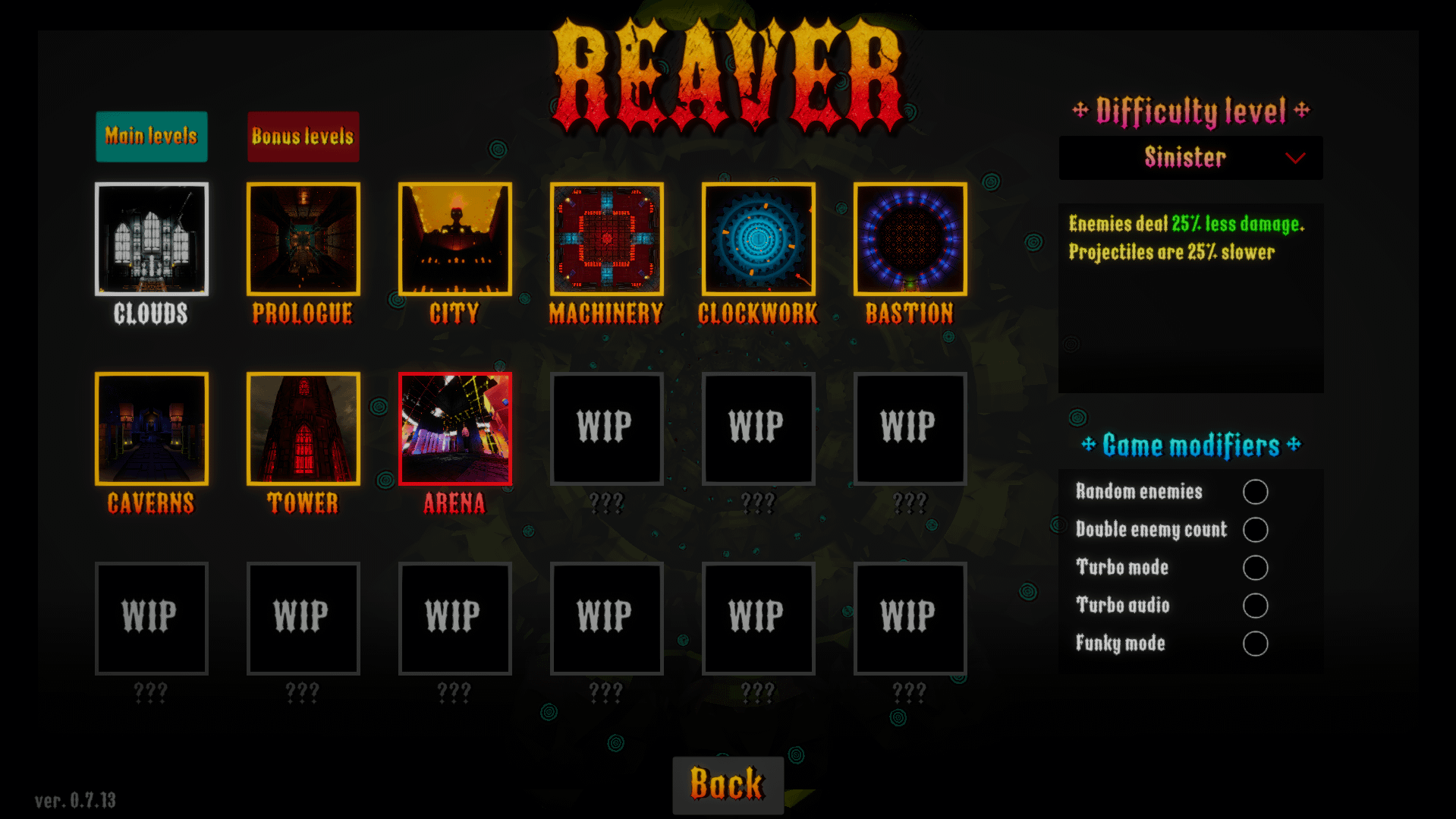Switch to the Main levels tab
The height and width of the screenshot is (819, 1456).
[x=151, y=137]
